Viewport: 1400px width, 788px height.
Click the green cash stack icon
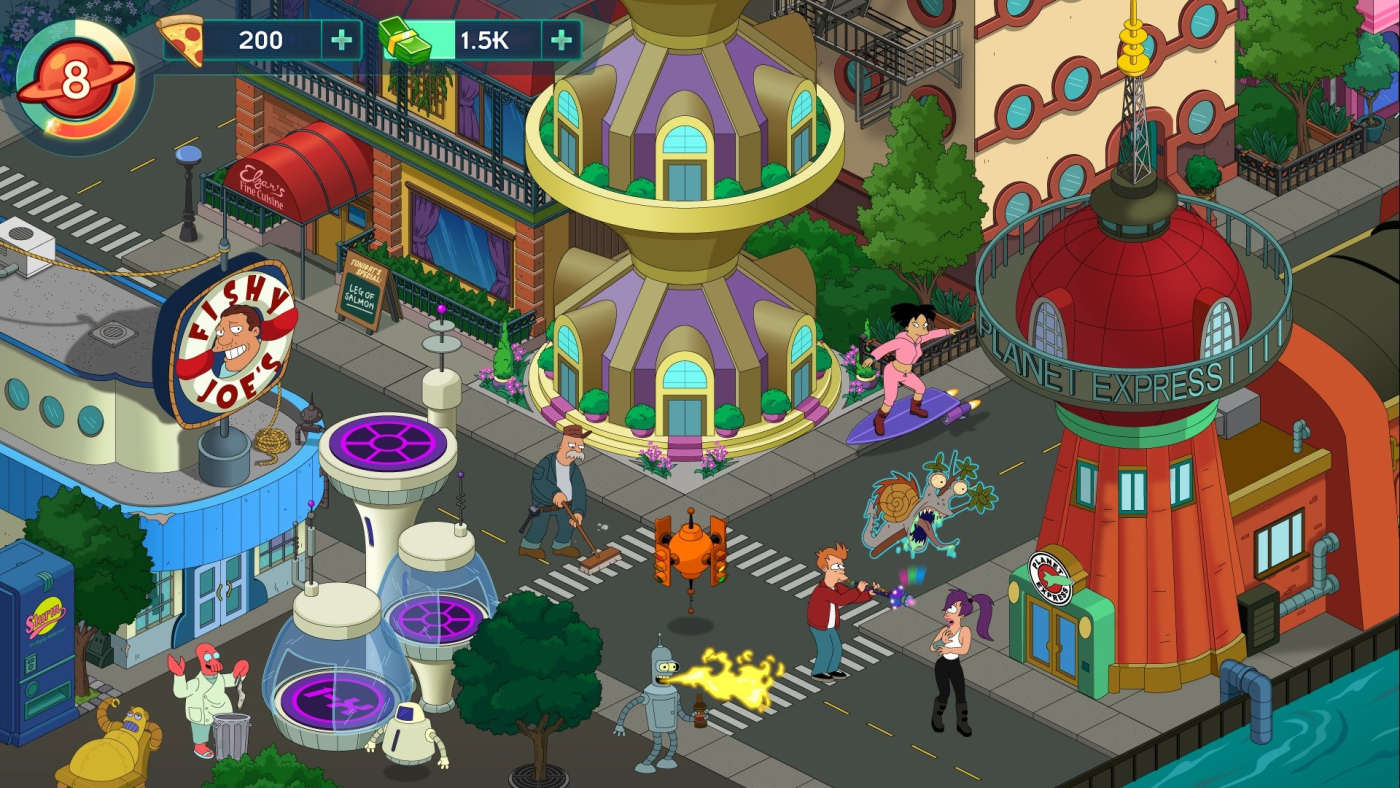click(x=404, y=42)
